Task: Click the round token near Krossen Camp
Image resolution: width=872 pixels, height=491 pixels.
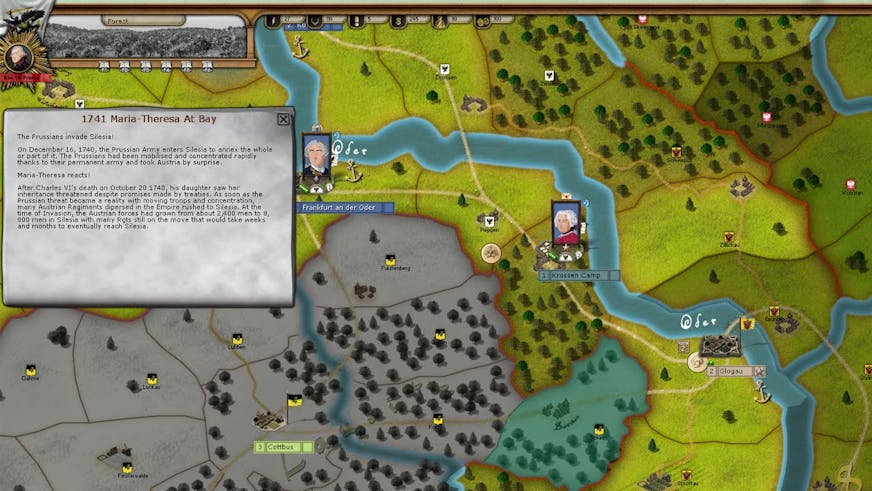Action: click(491, 253)
